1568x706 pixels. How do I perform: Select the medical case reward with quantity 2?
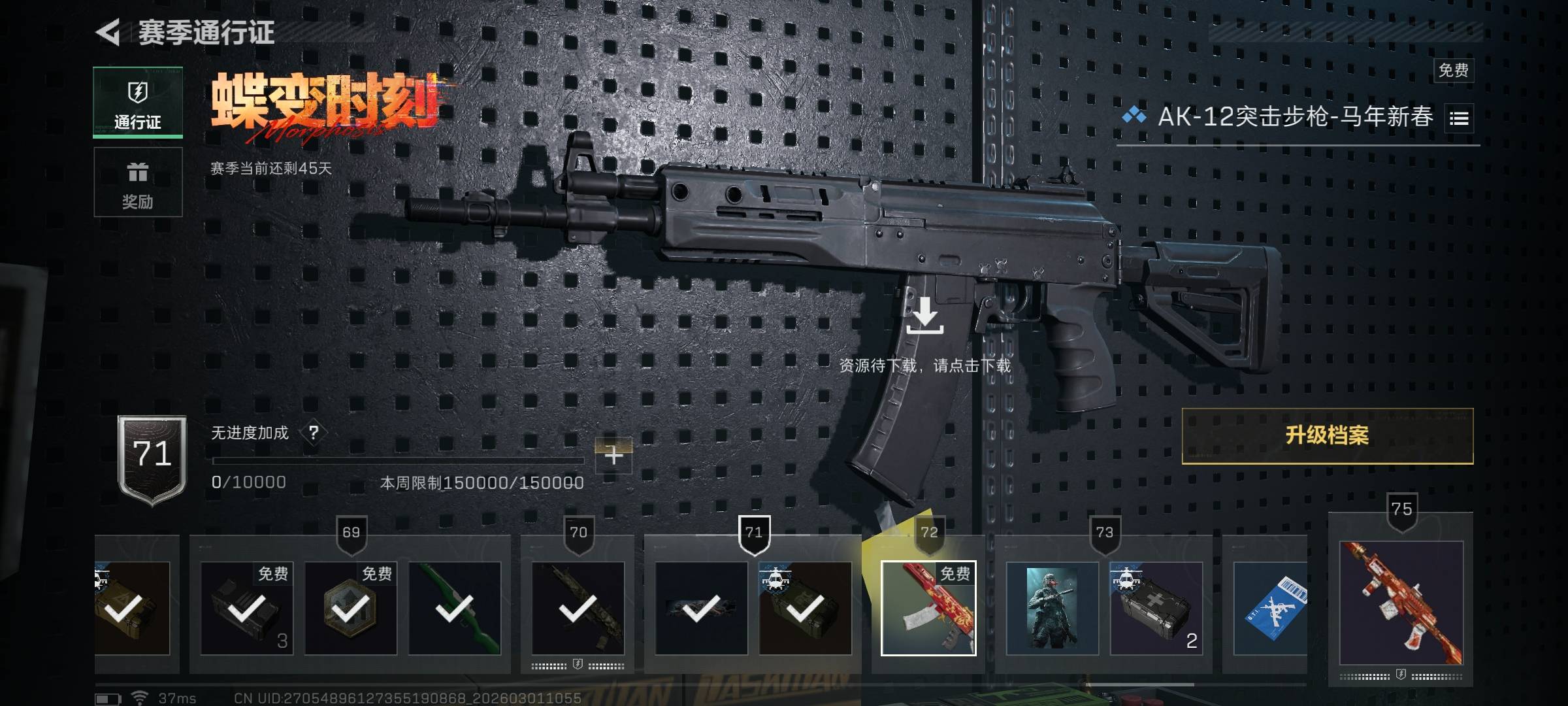click(1156, 608)
